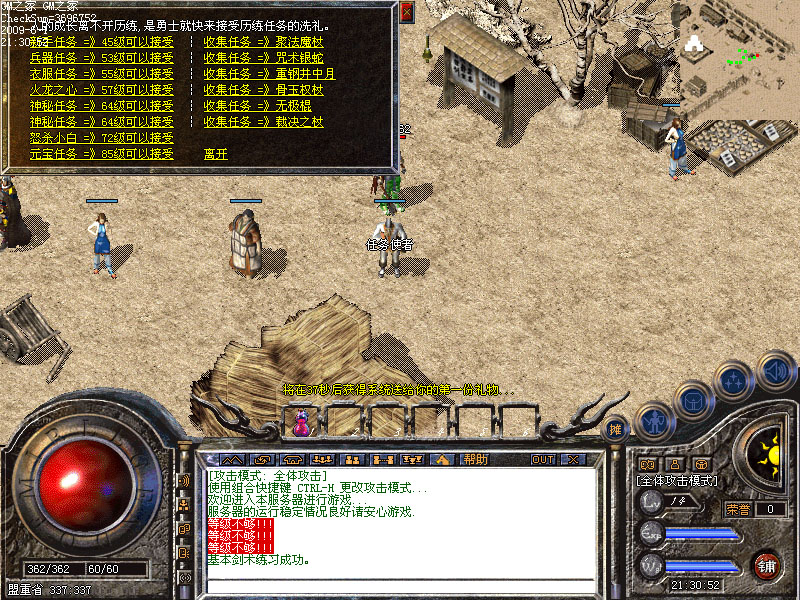Screen dimensions: 800x600
Task: Open the character equipment round icon
Action: [653, 421]
